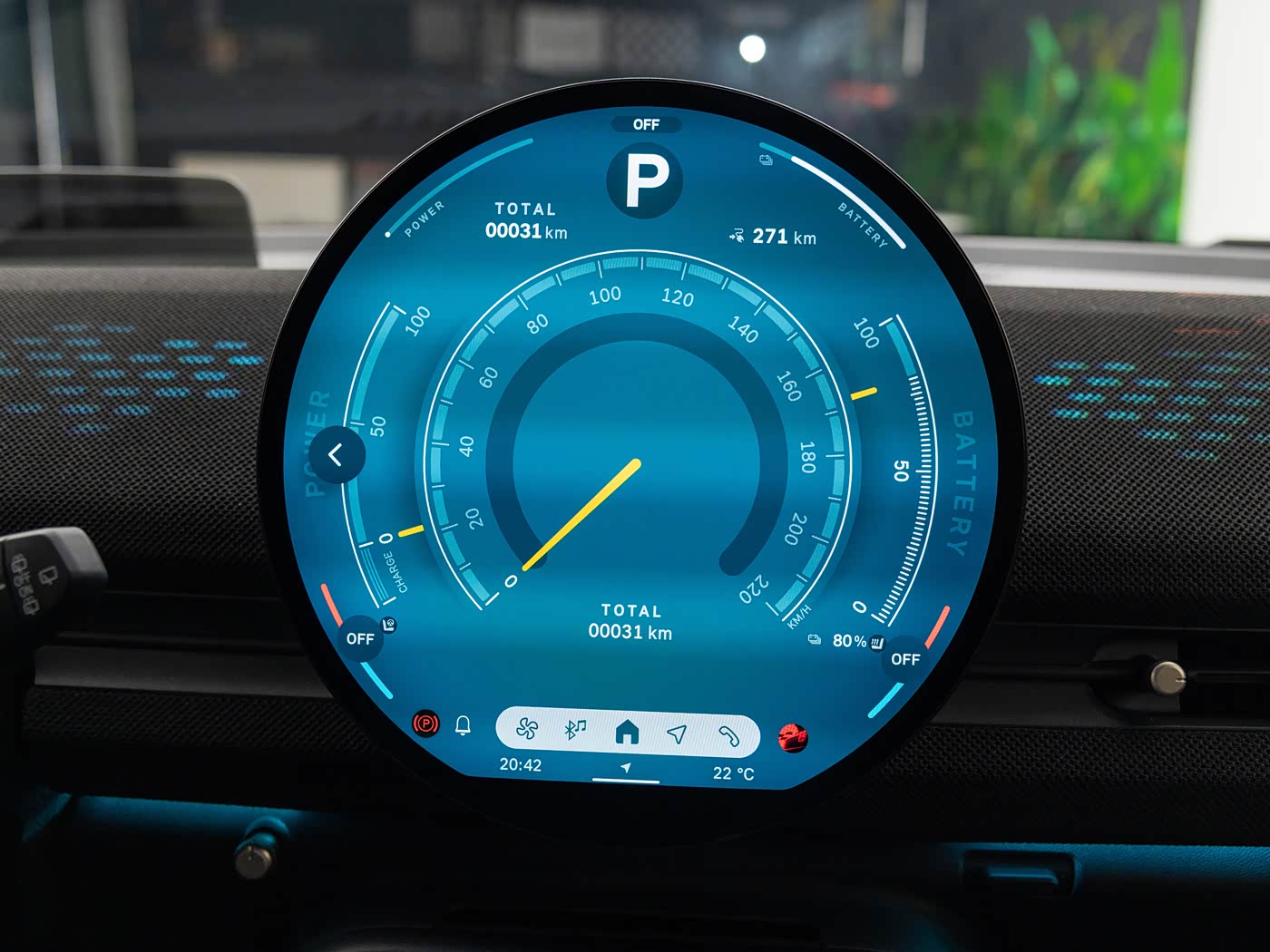Open the red car status icon
This screenshot has width=1270, height=952.
[793, 738]
